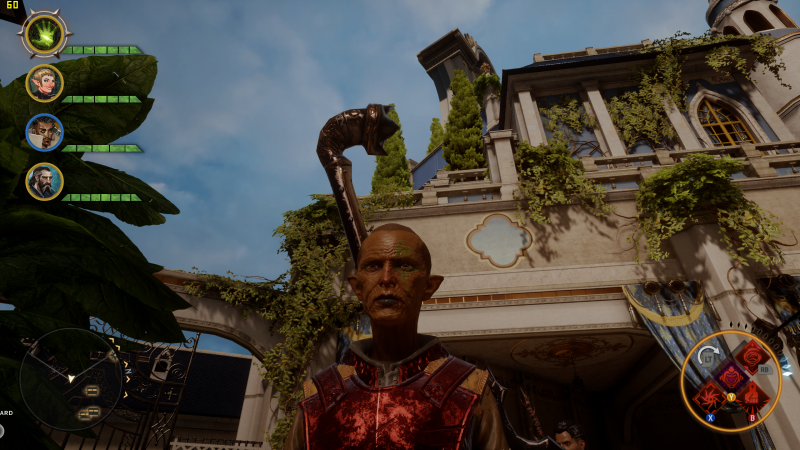Activate the red whirlwind ability
Screen dimensions: 800x450
point(752,356)
